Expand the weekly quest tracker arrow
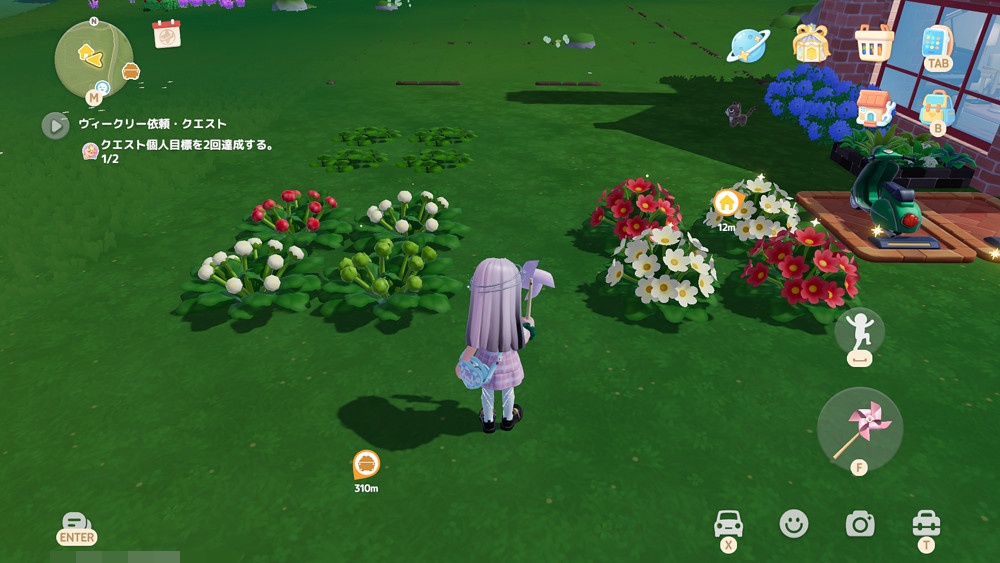Screen dimensions: 1000x563 [55, 125]
